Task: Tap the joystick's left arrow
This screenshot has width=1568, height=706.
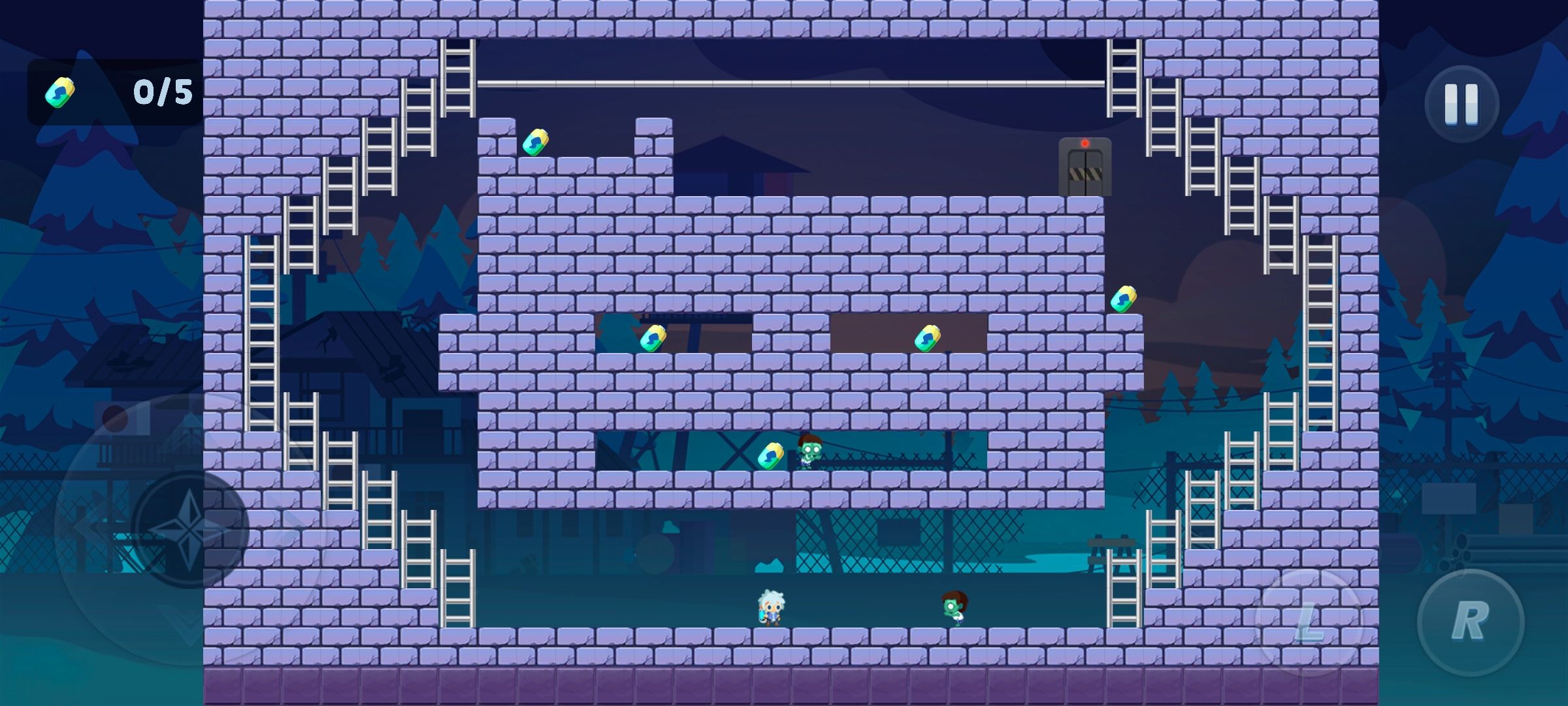Action: click(x=88, y=527)
